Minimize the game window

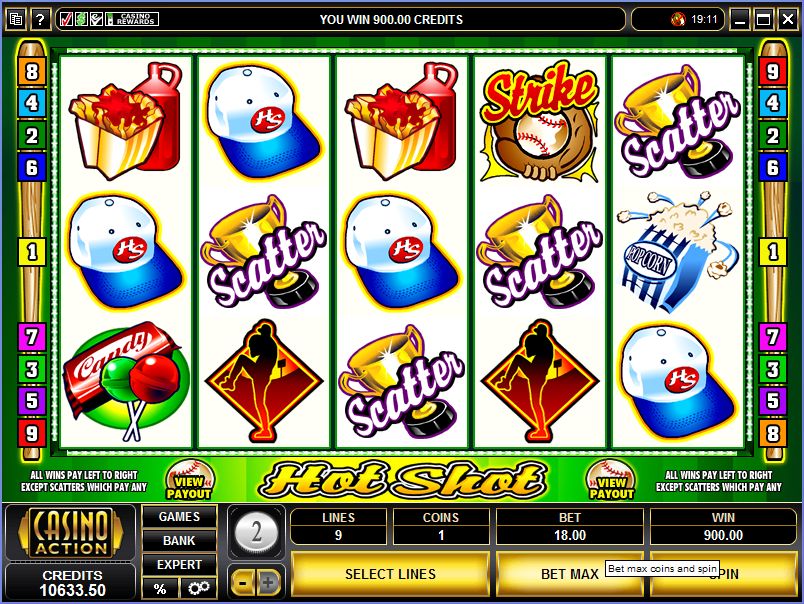pos(741,19)
